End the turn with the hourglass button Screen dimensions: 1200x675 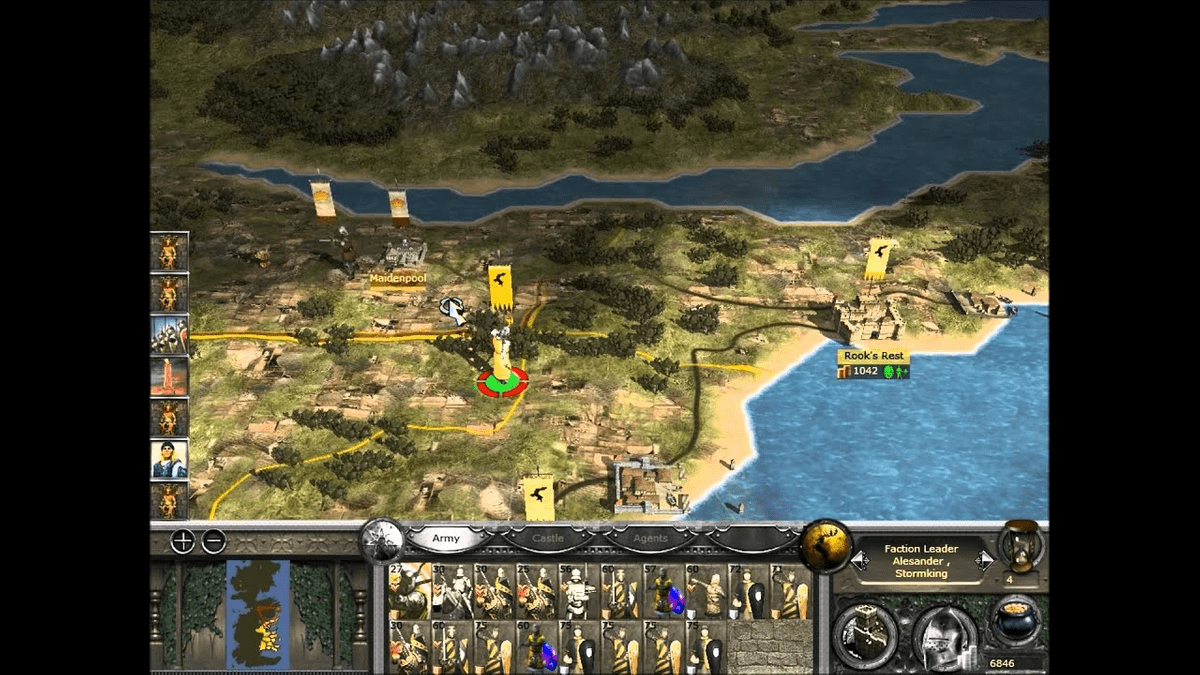pyautogui.click(x=1021, y=547)
